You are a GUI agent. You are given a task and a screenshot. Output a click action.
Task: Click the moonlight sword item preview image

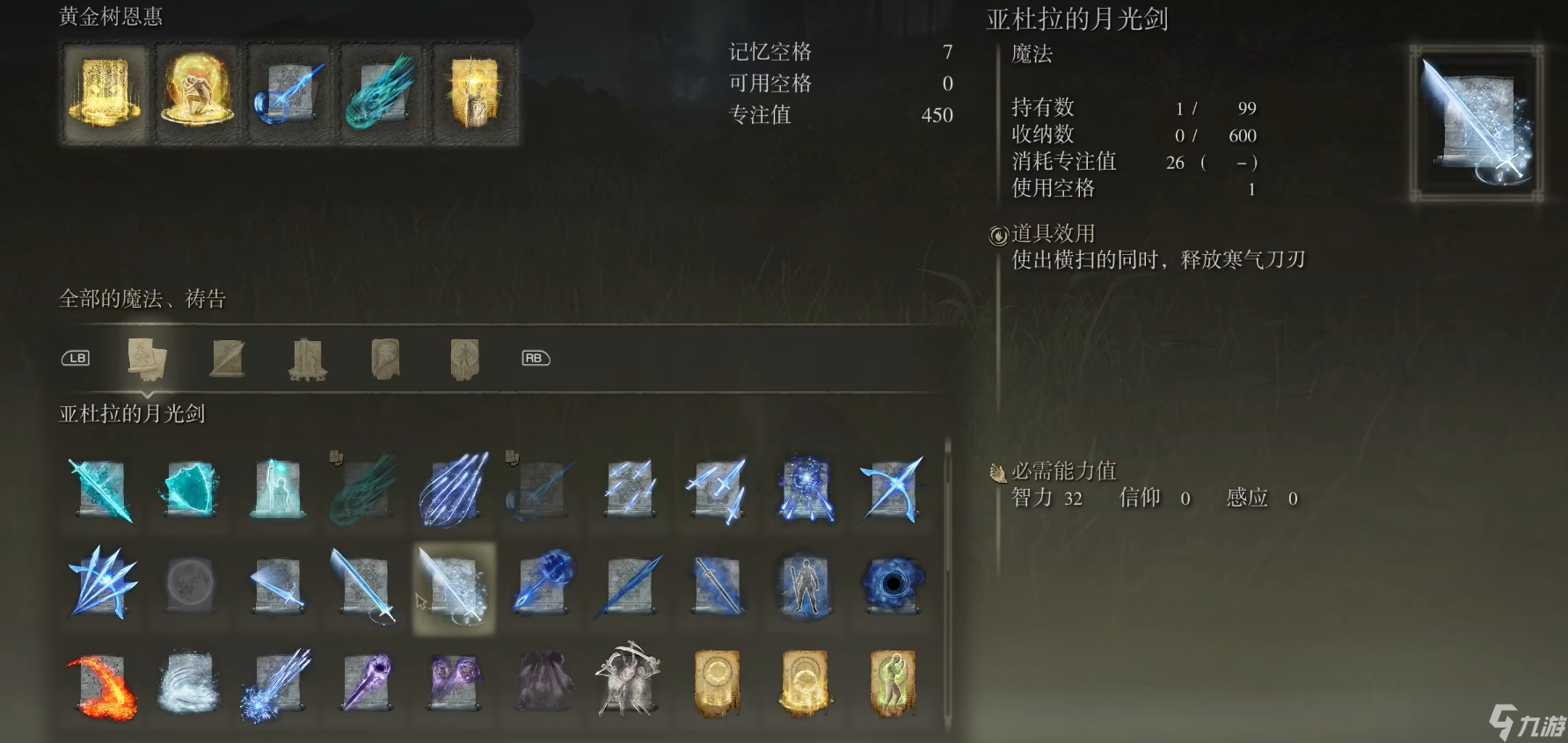[x=1476, y=119]
